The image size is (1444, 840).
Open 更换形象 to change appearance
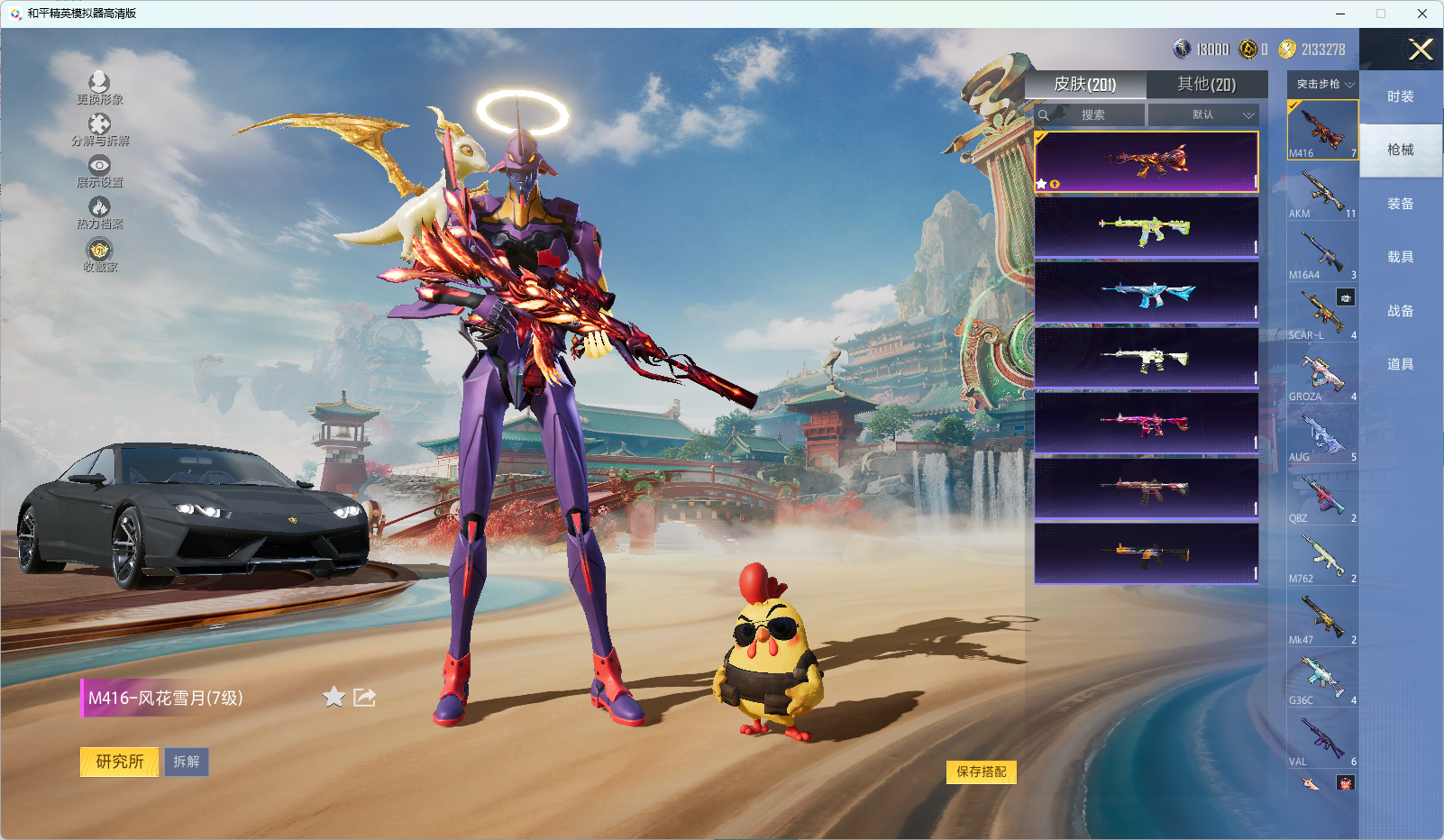(99, 88)
